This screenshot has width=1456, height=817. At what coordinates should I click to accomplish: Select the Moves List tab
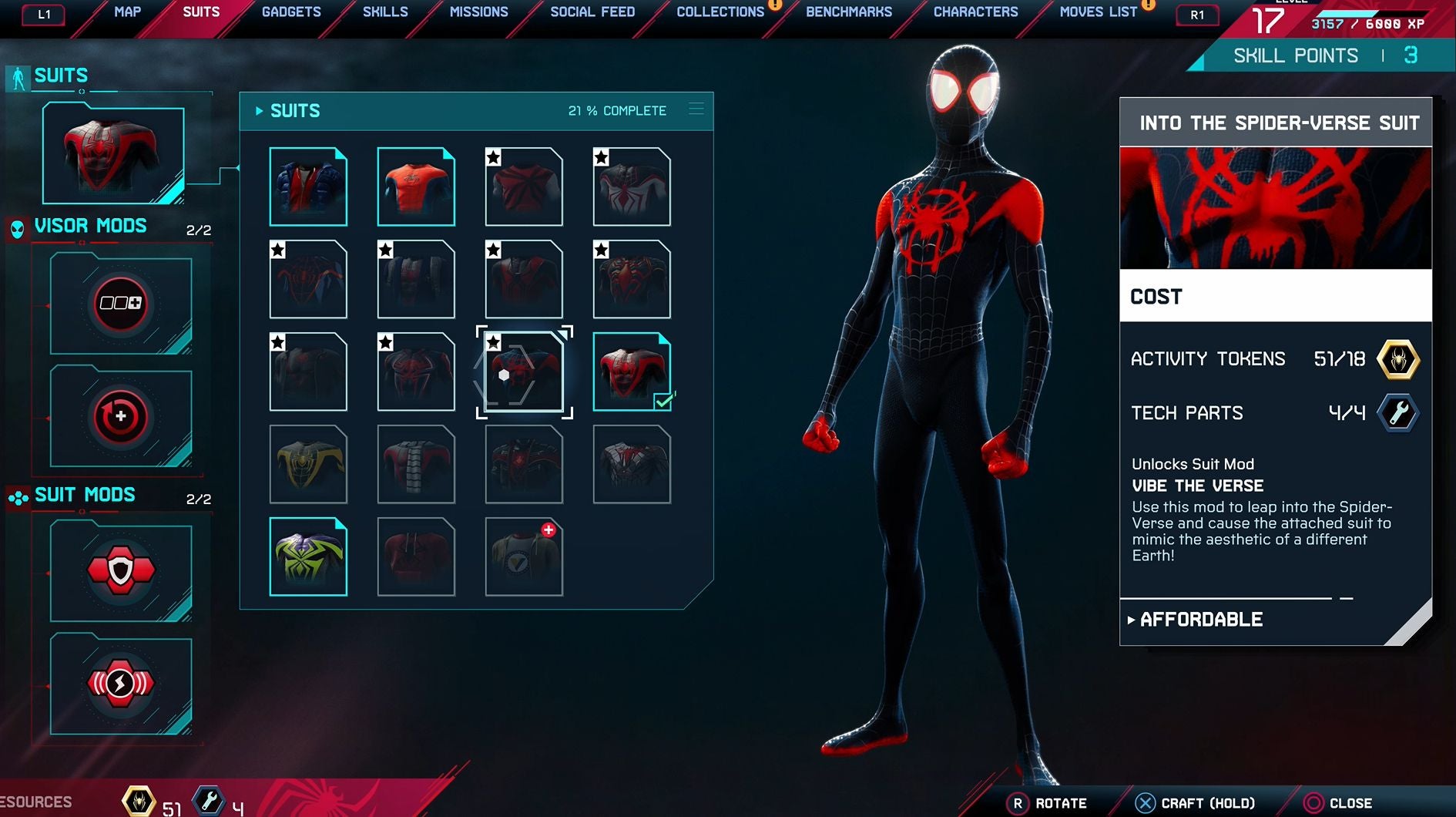point(1098,12)
